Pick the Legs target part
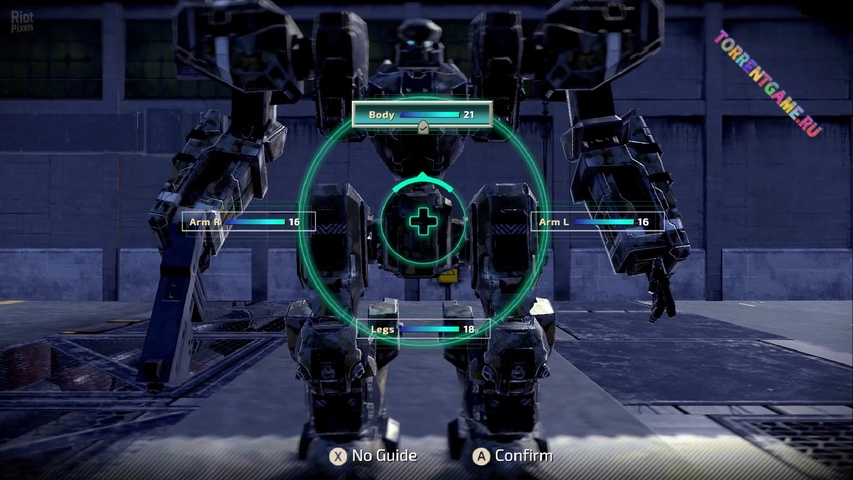 [423, 329]
